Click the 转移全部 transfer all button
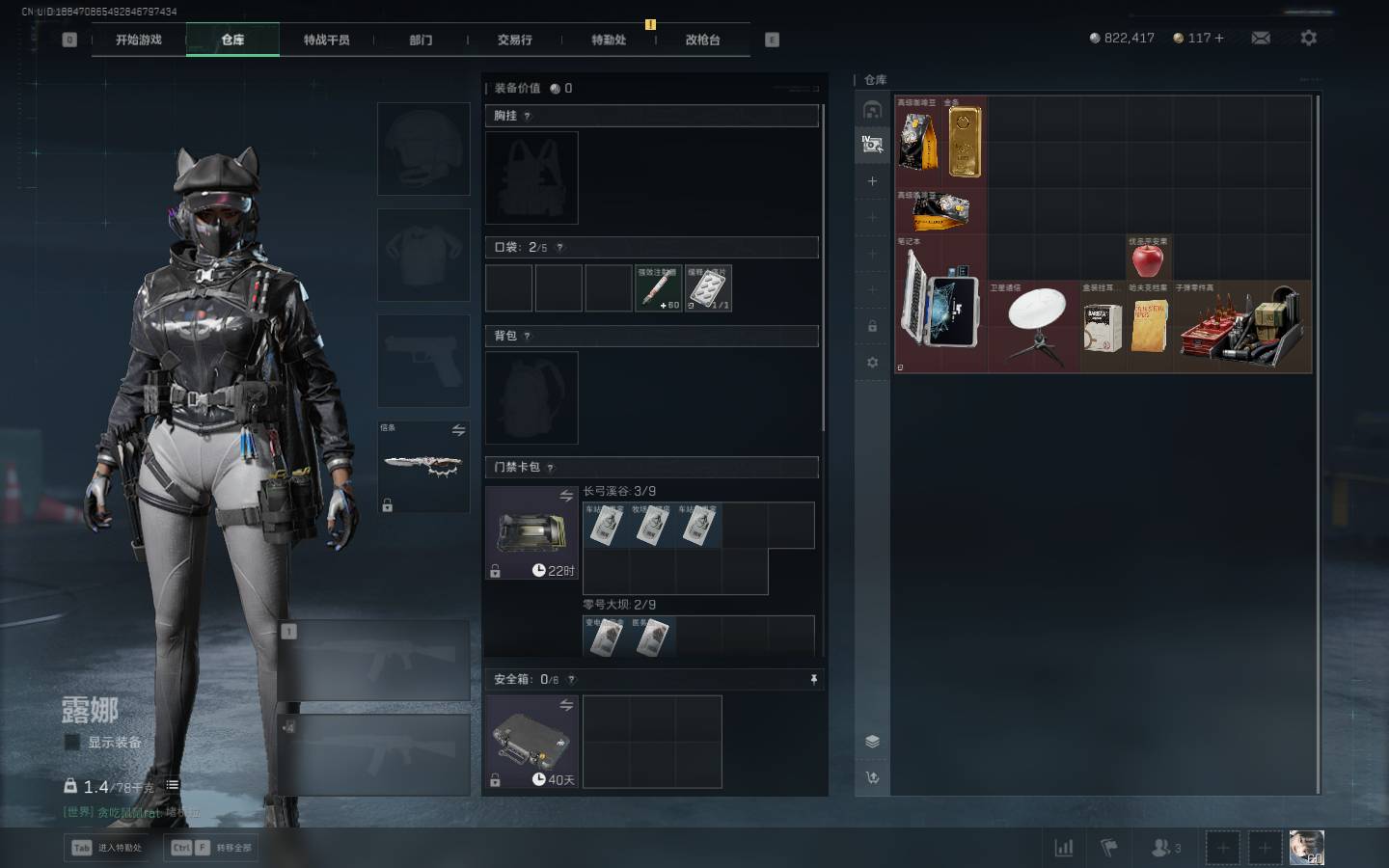 click(212, 848)
